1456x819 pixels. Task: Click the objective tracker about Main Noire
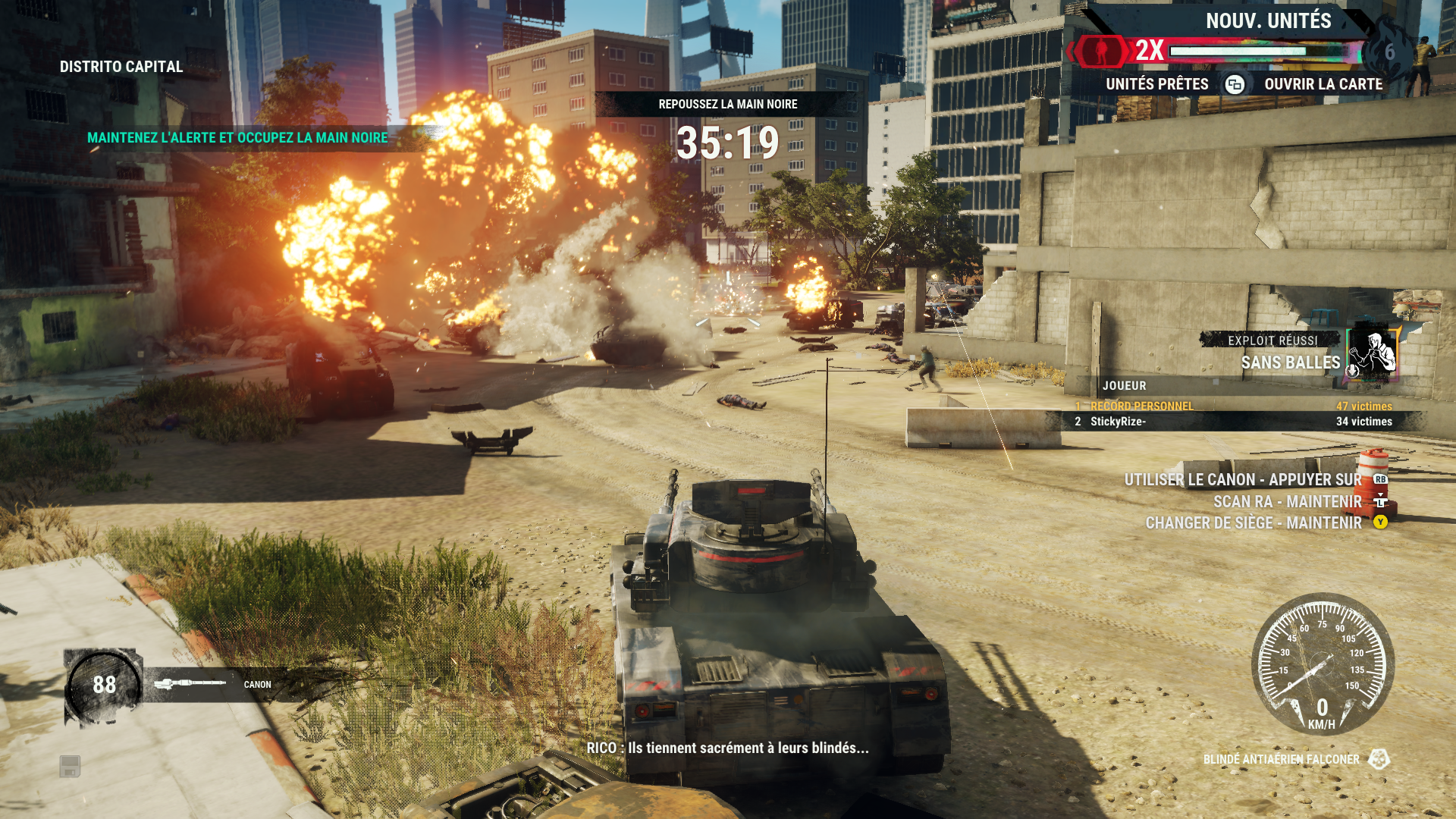(237, 138)
